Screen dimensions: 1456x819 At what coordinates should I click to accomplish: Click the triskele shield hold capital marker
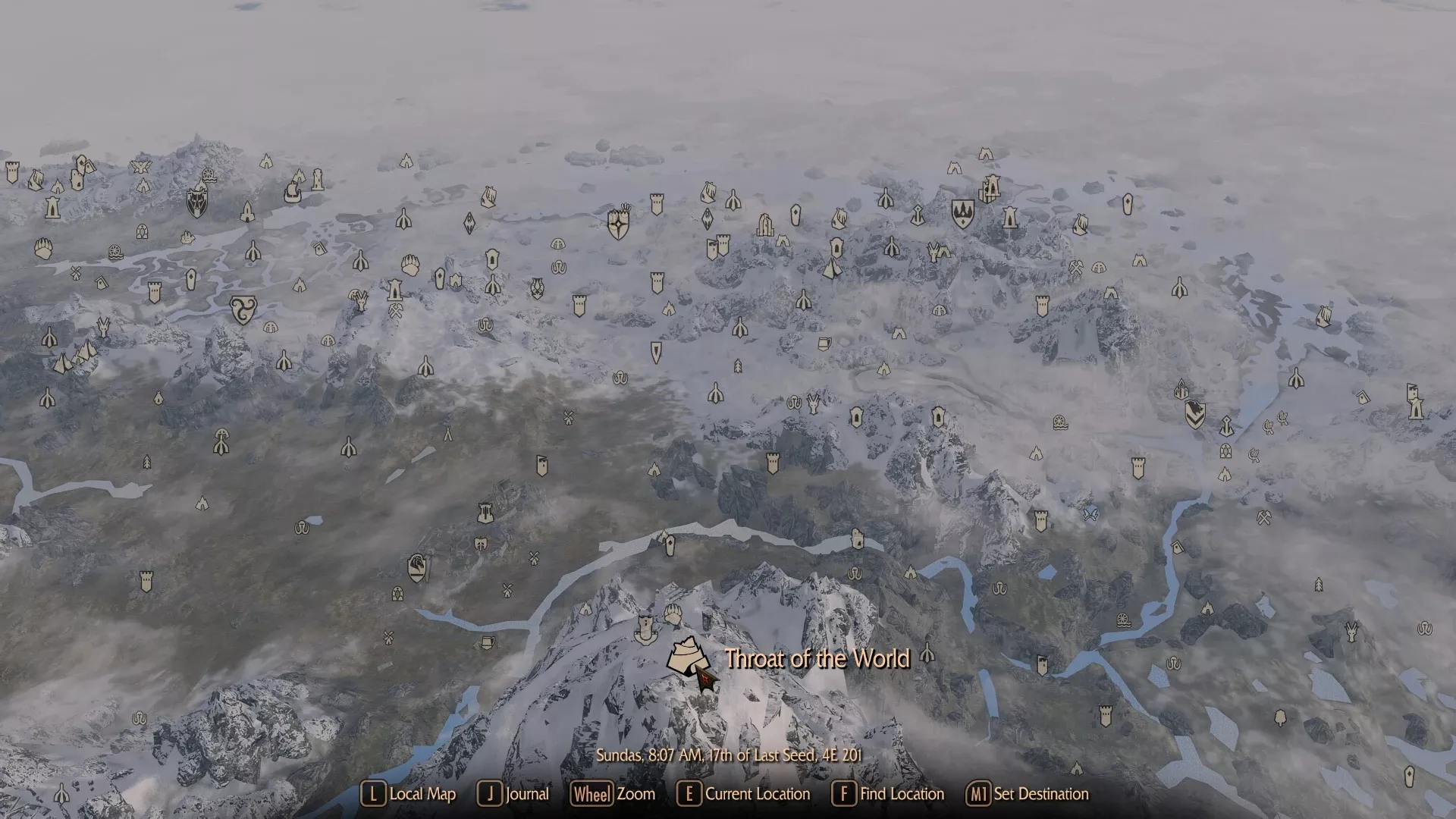tap(243, 309)
